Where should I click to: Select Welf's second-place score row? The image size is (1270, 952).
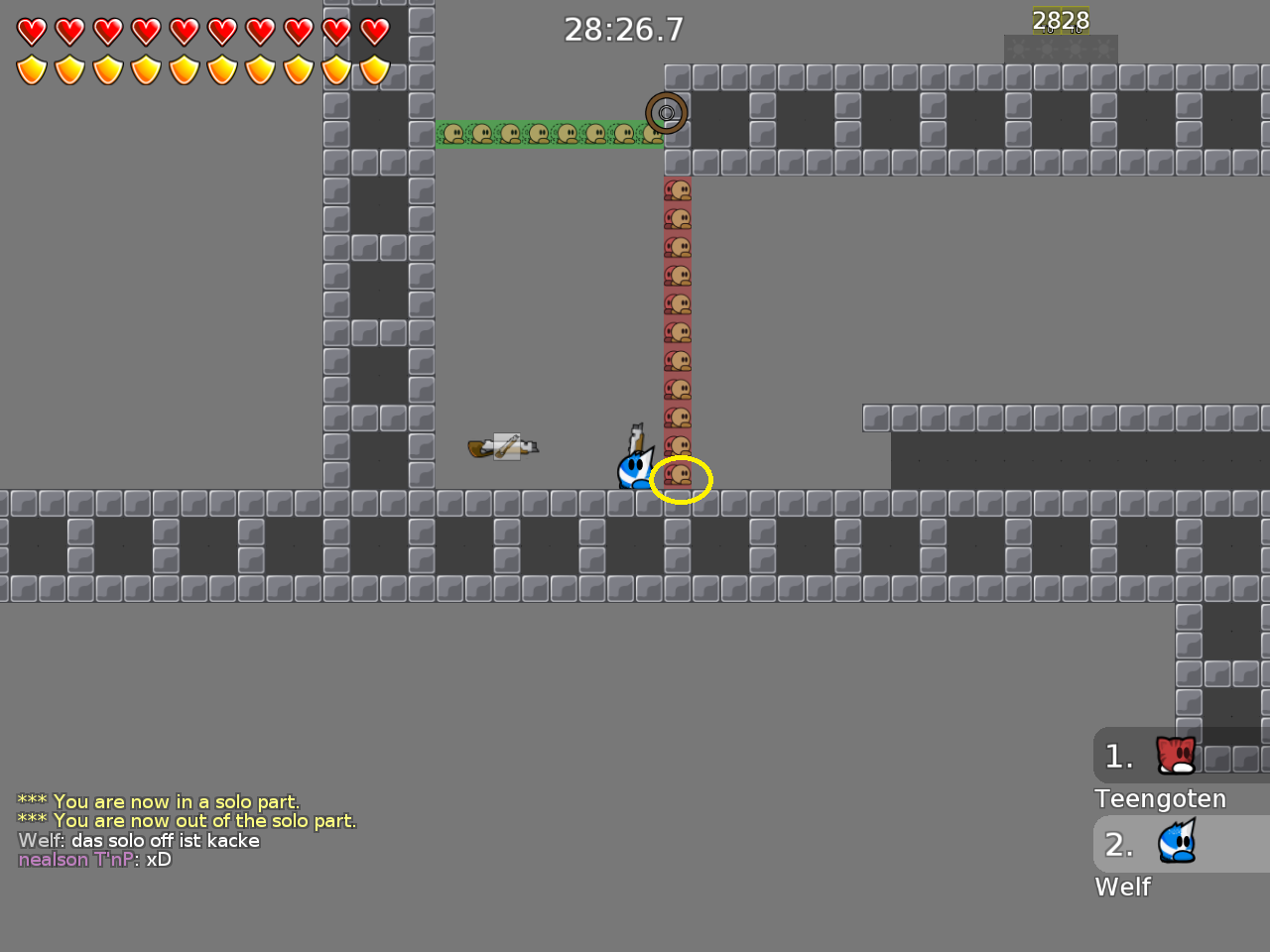[1181, 844]
